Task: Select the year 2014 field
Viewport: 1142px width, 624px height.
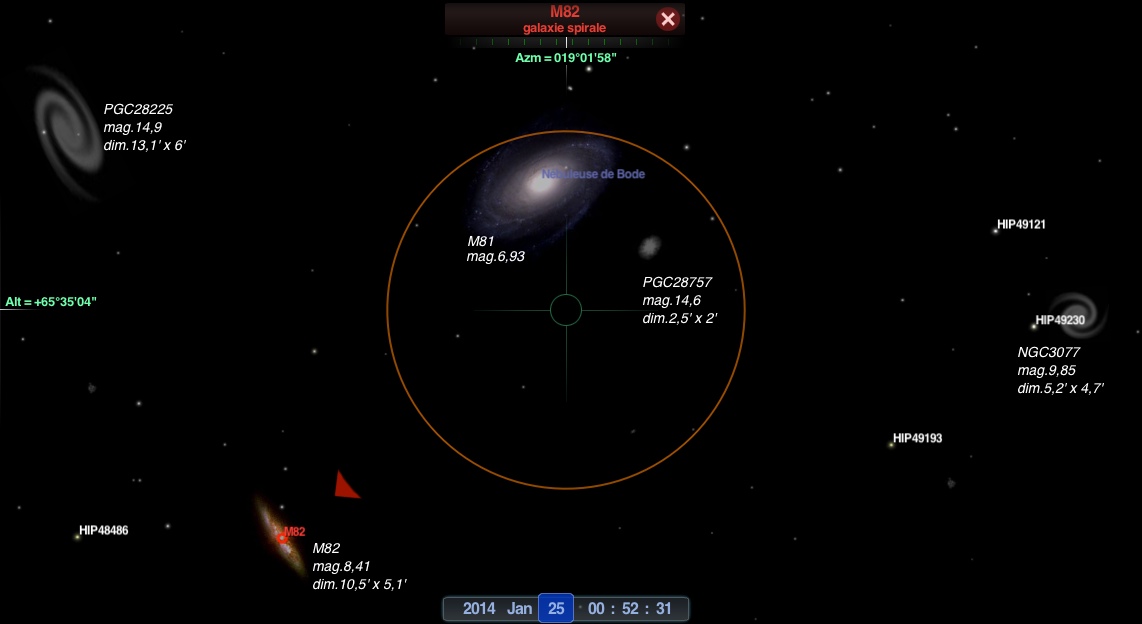Action: [478, 608]
